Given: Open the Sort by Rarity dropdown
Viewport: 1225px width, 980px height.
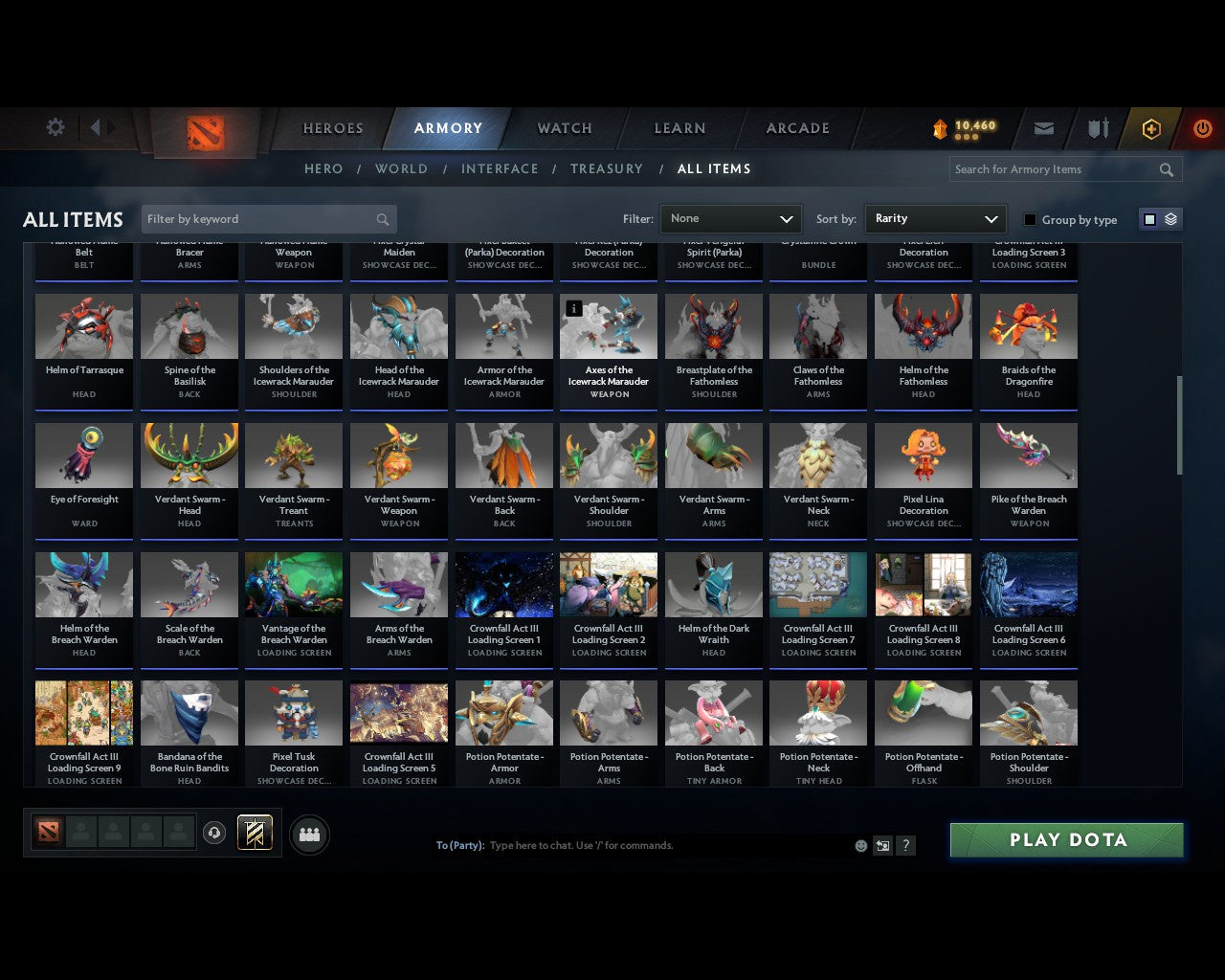Looking at the screenshot, I should pos(935,219).
